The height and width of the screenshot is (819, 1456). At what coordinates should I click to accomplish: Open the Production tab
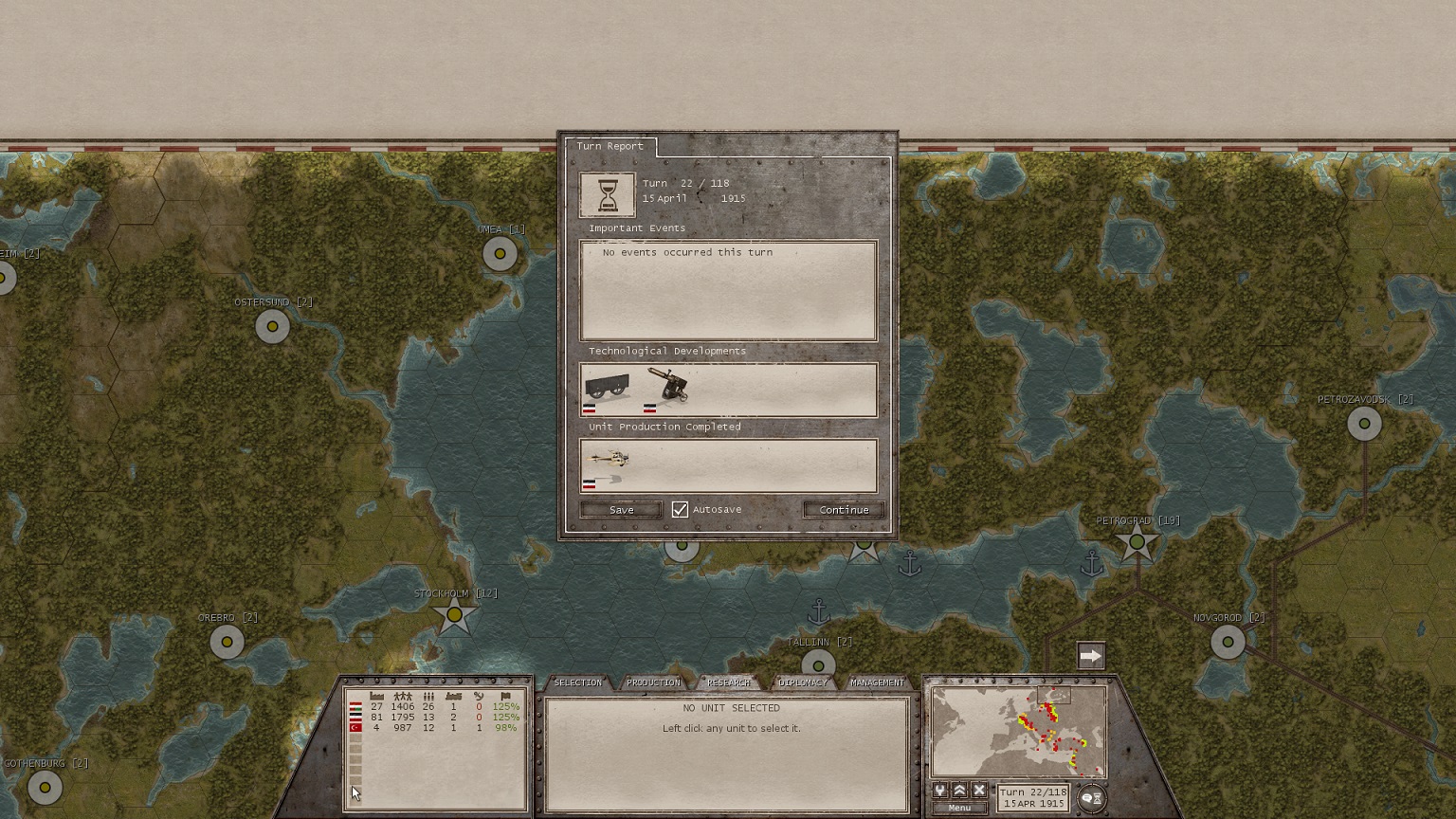point(653,682)
